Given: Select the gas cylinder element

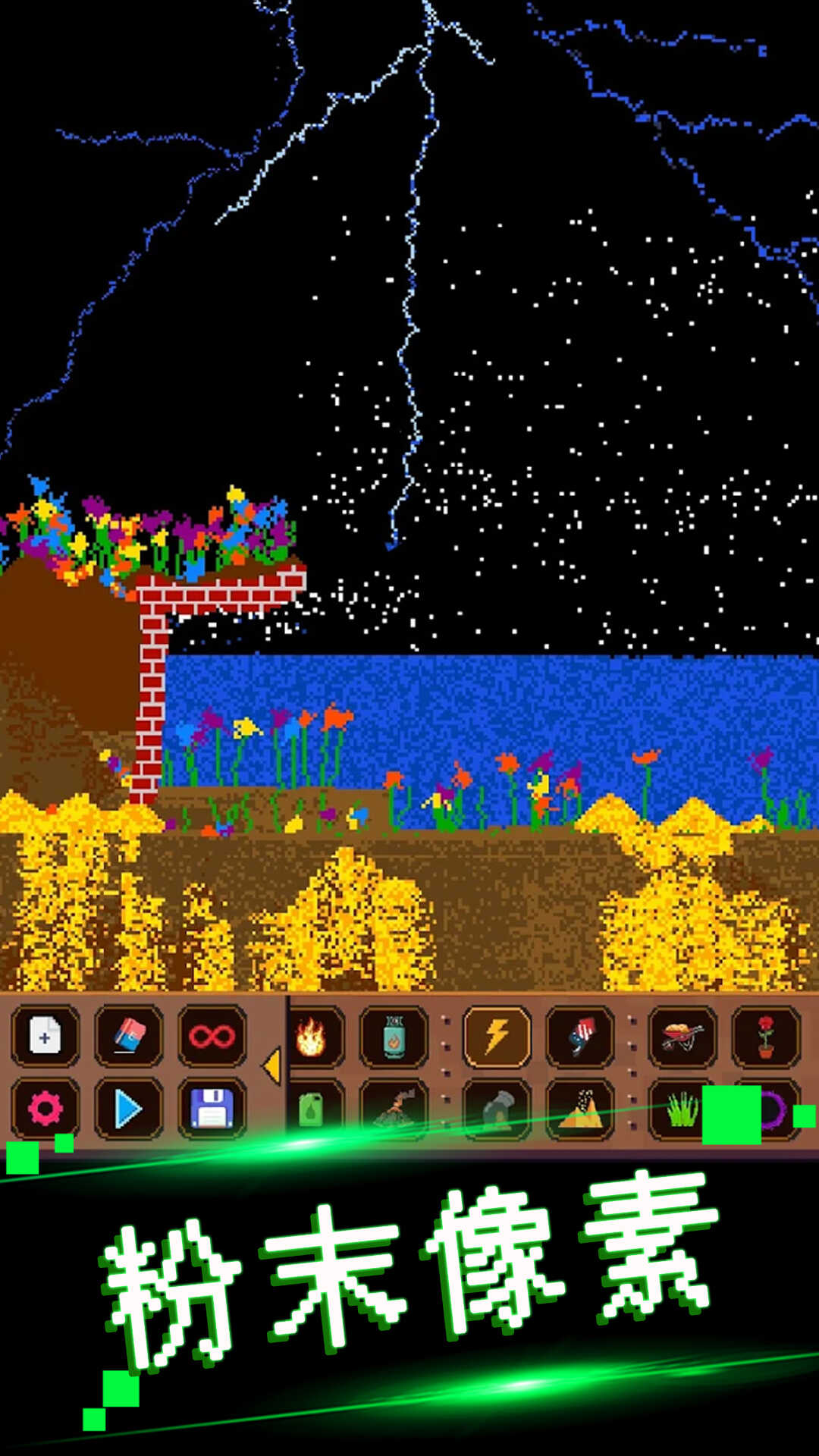Looking at the screenshot, I should [394, 1037].
